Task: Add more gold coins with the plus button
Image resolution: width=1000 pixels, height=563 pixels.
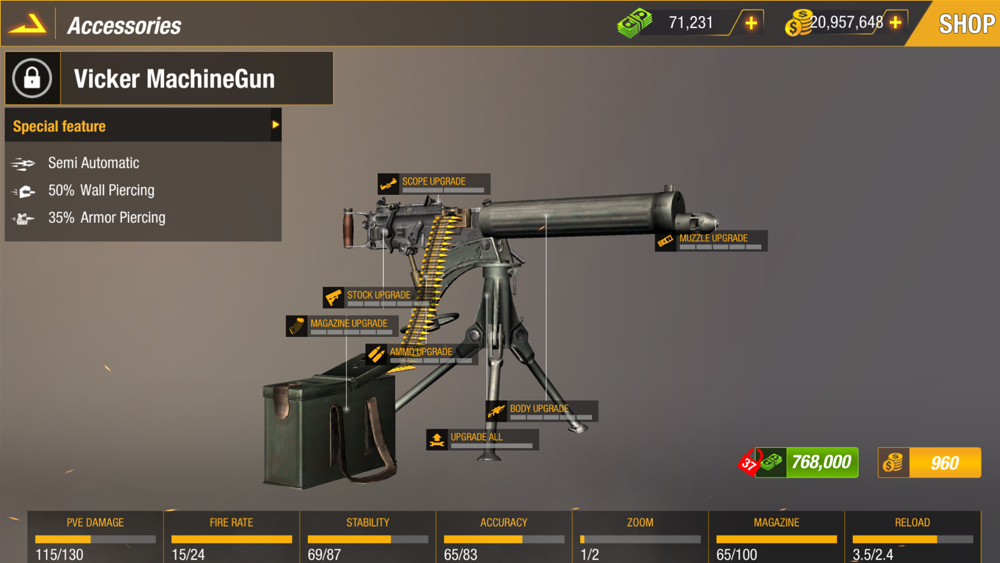Action: (x=895, y=23)
